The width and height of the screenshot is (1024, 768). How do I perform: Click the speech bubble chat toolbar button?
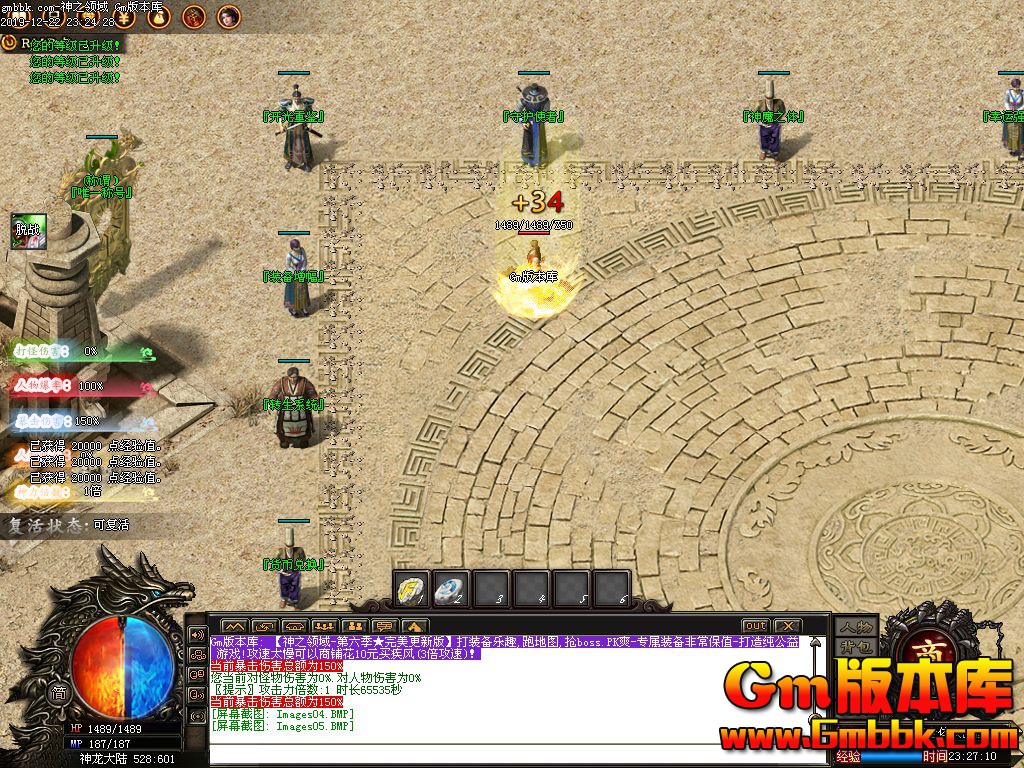[x=385, y=627]
